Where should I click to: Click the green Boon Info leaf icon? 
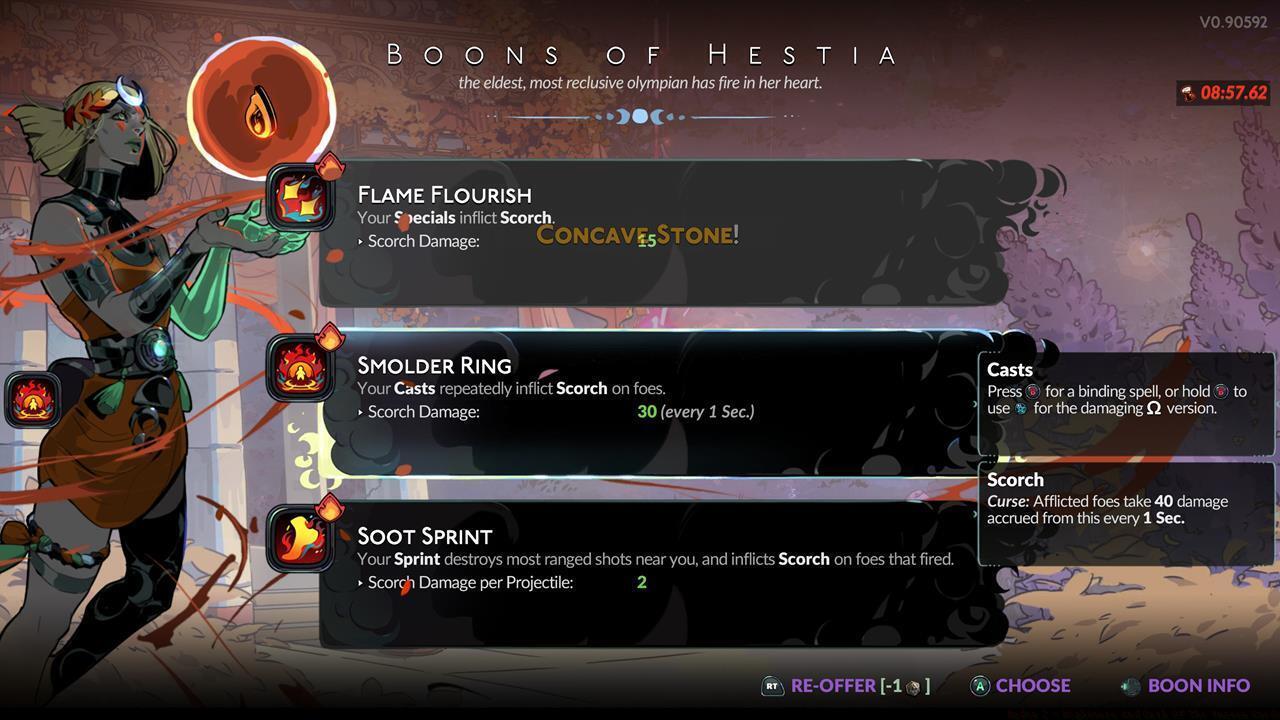(1131, 686)
